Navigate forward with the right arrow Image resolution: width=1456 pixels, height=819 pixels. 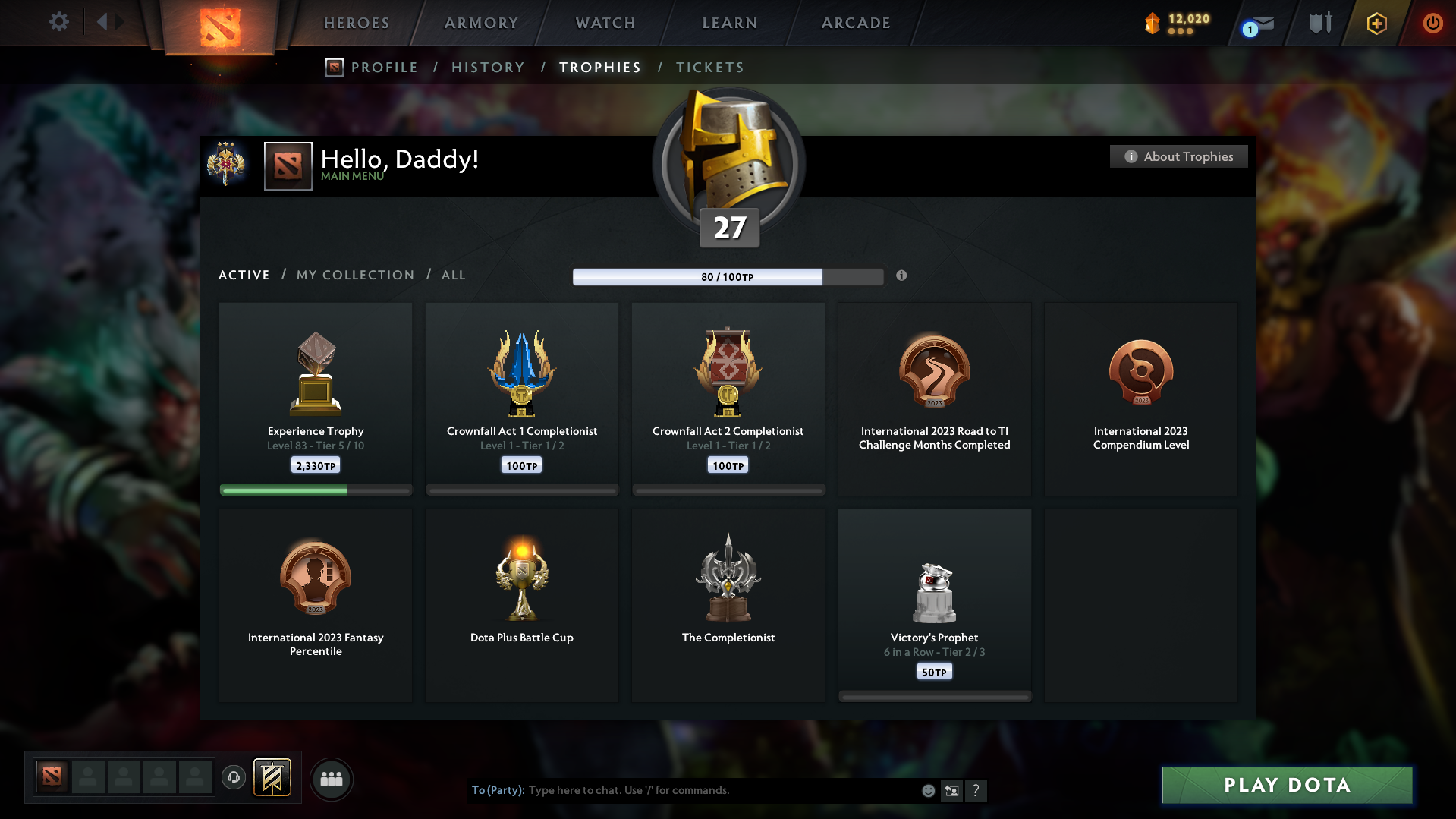[x=119, y=22]
